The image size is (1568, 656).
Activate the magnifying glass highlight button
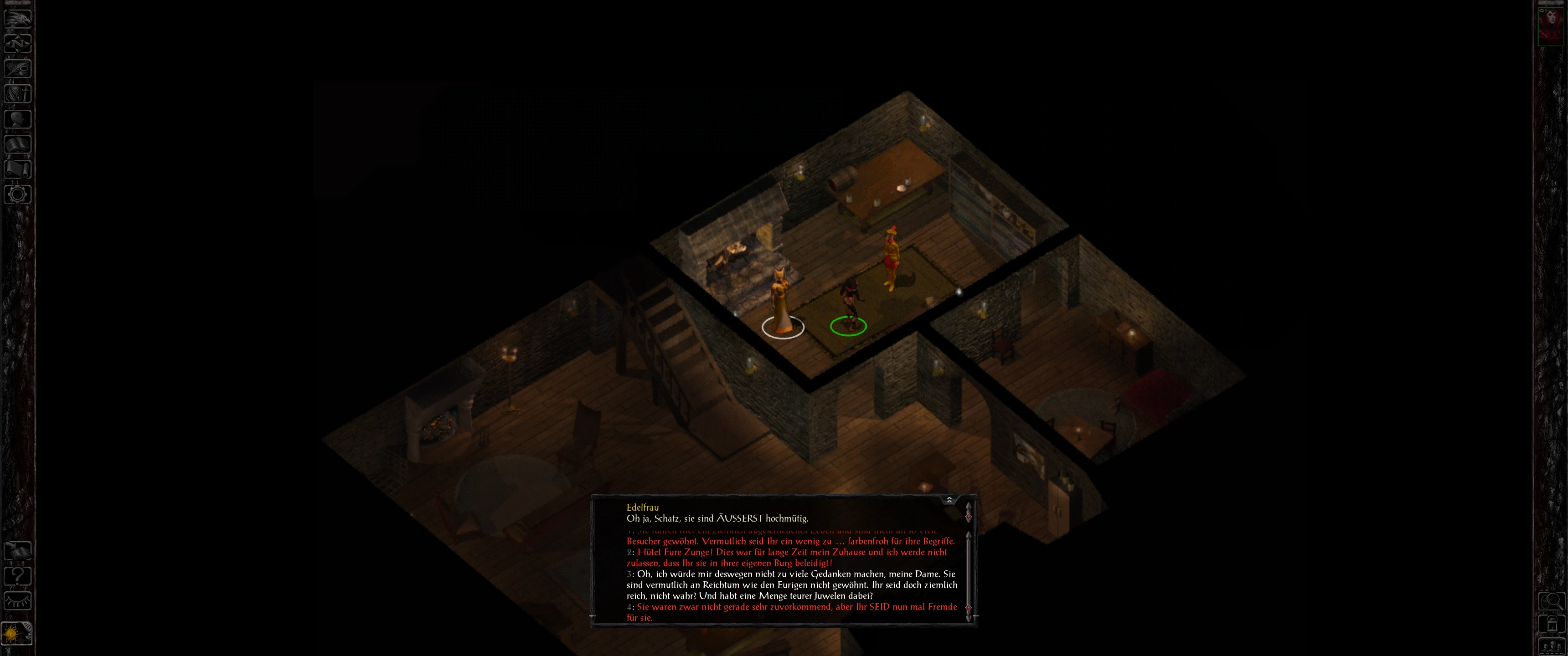(x=1551, y=602)
